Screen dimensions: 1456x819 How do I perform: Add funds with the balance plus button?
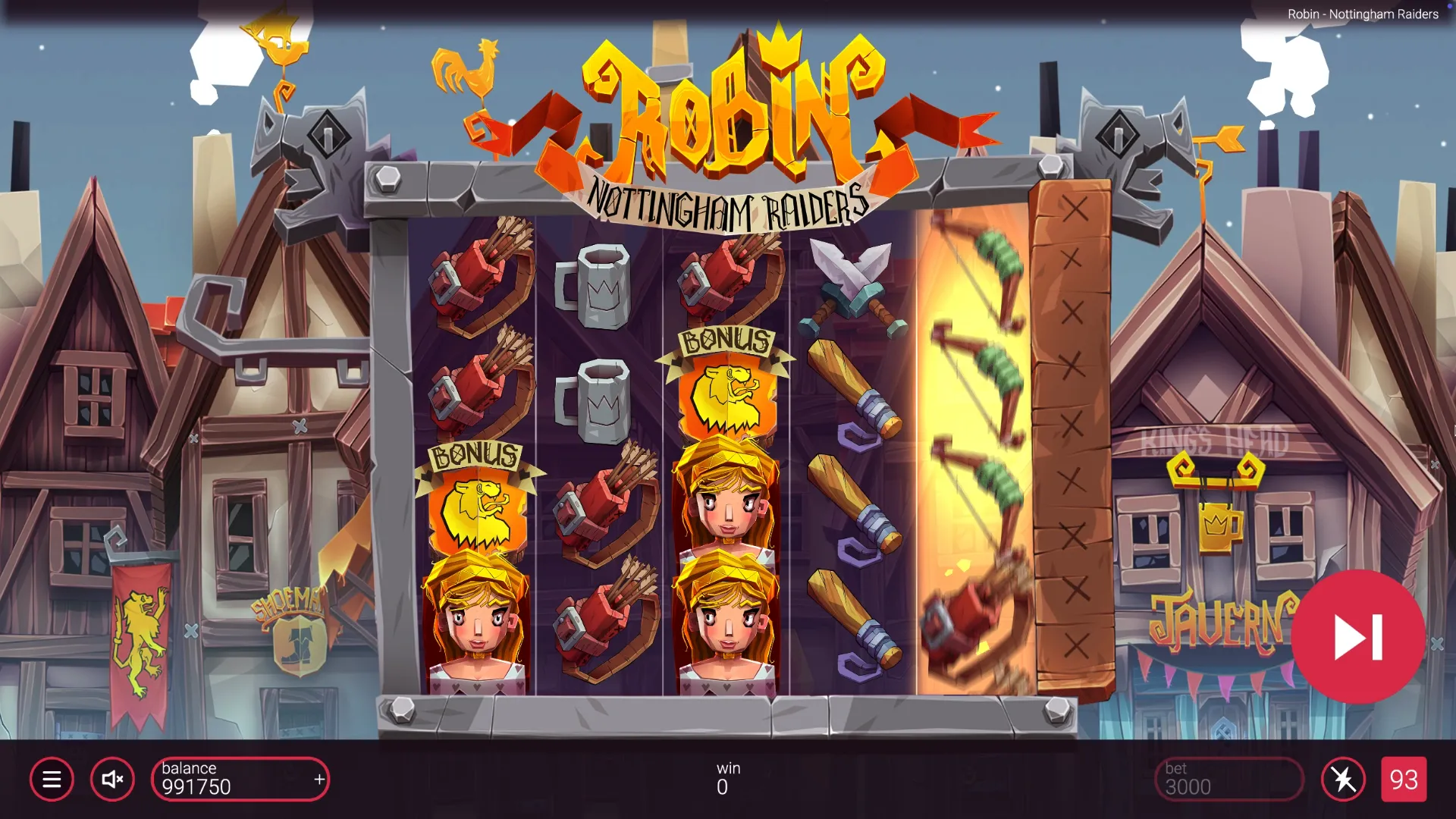pyautogui.click(x=319, y=779)
